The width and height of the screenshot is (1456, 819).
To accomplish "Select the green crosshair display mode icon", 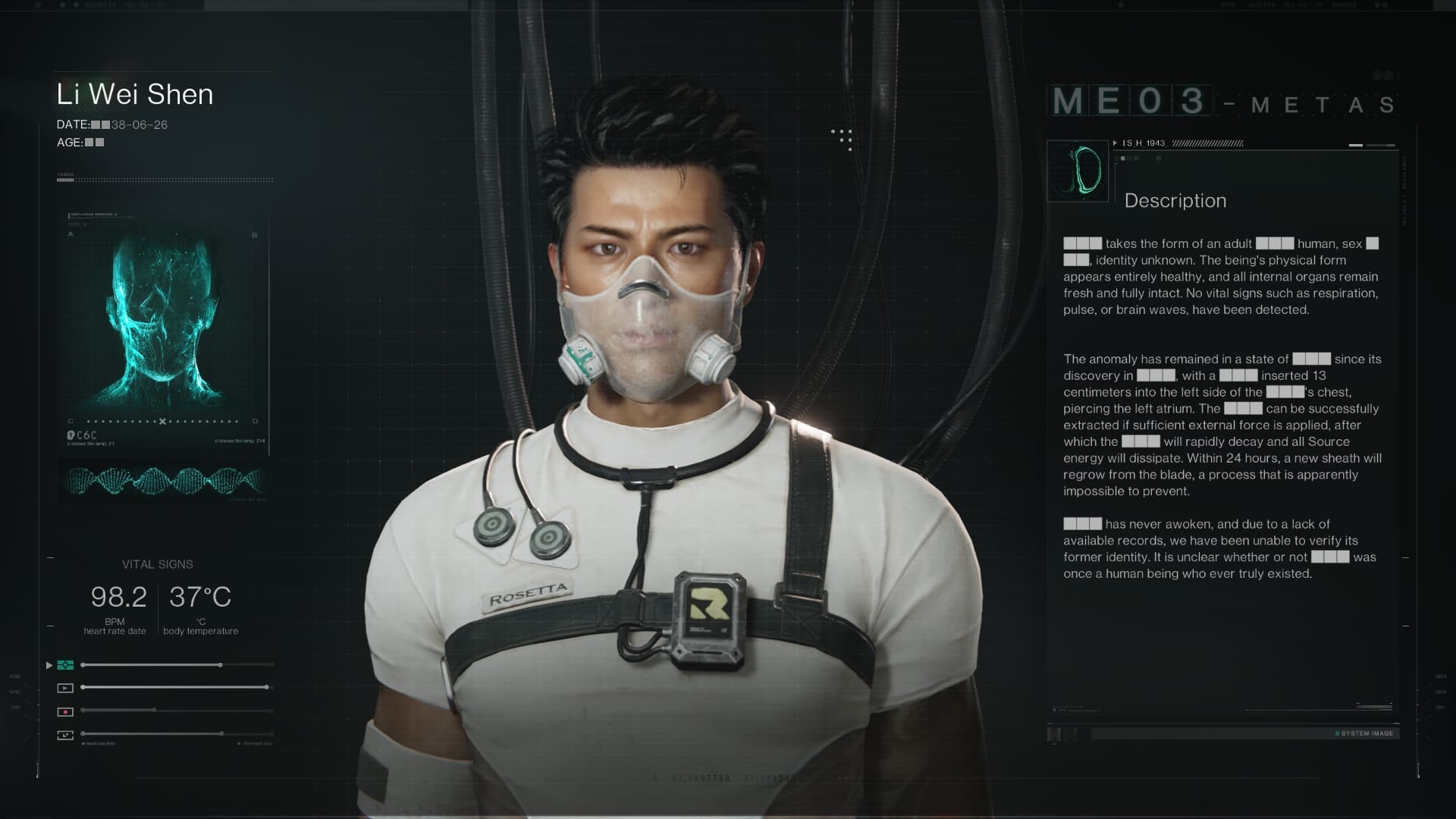I will point(65,665).
